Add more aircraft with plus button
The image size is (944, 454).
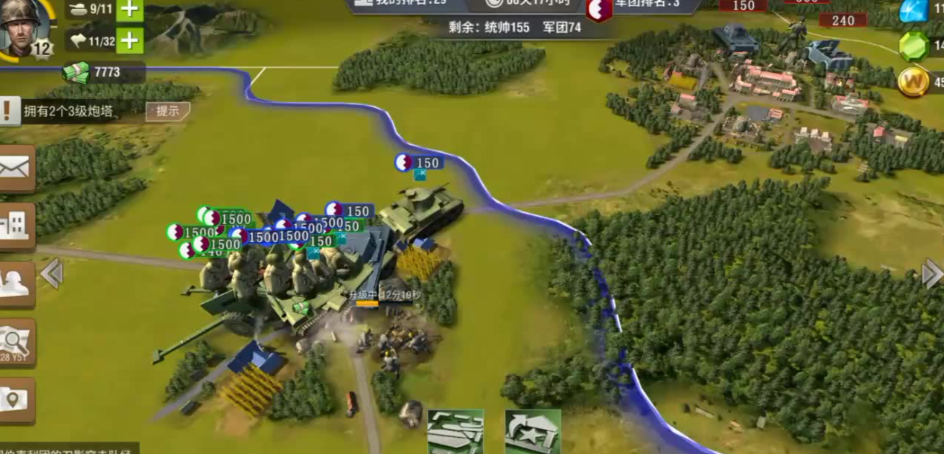click(130, 41)
